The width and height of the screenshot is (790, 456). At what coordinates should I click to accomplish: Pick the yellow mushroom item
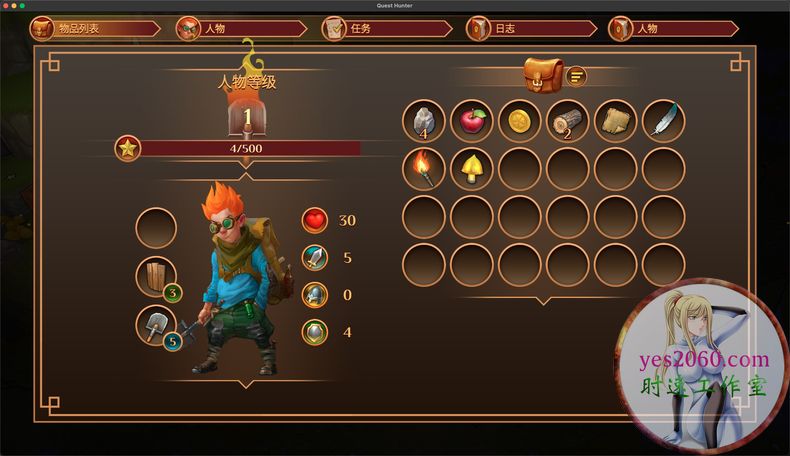(471, 169)
